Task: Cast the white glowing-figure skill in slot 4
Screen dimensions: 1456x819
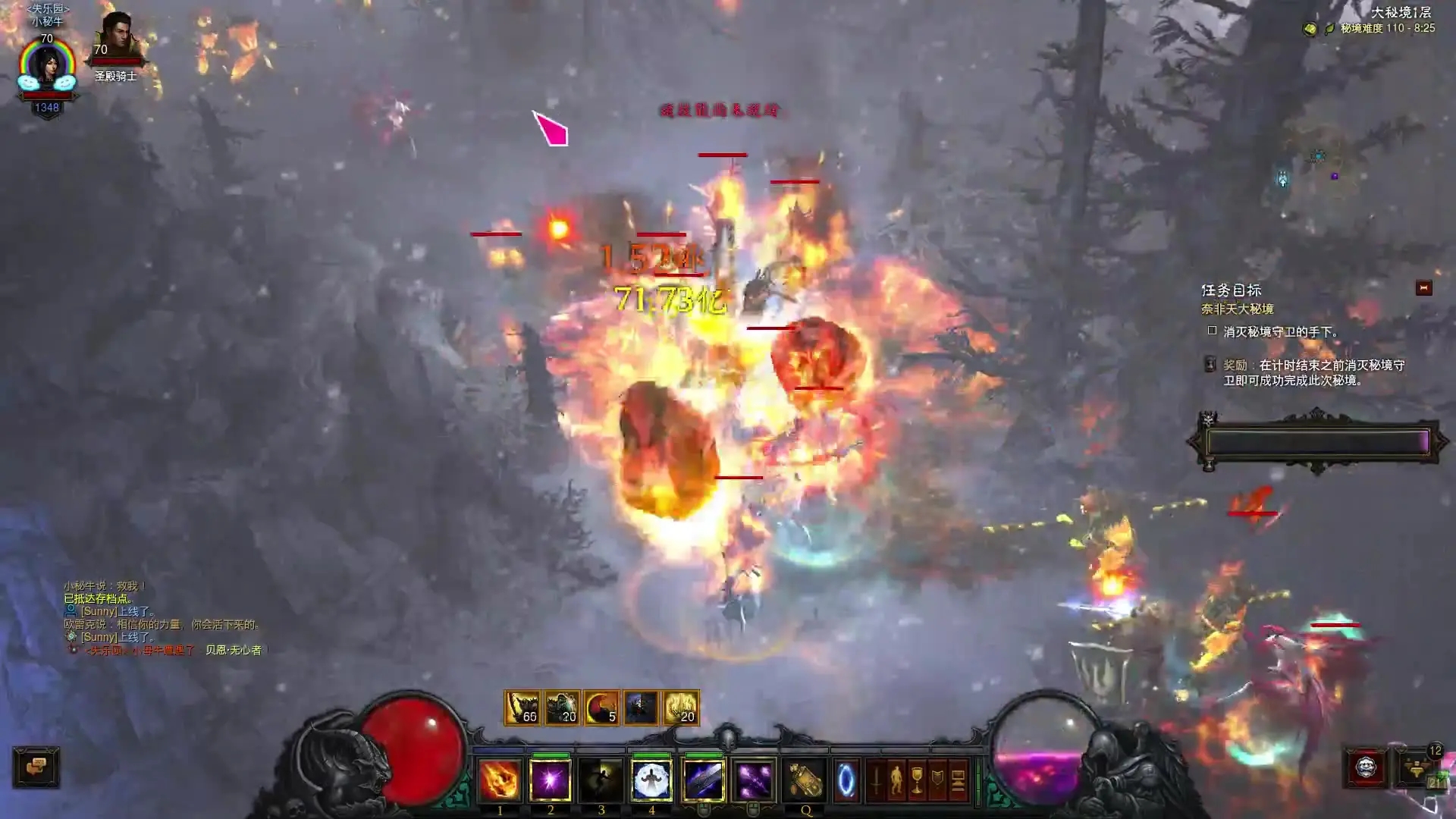Action: click(651, 780)
